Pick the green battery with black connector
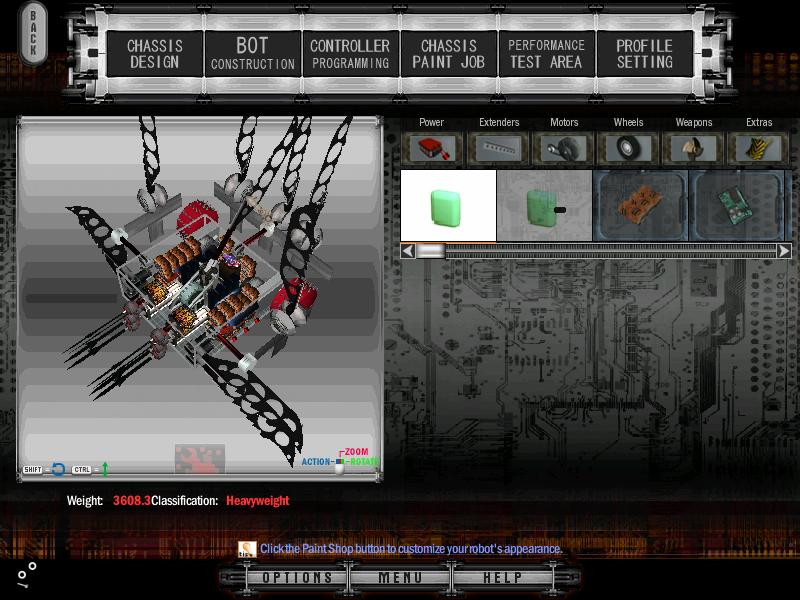This screenshot has height=600, width=800. [545, 206]
